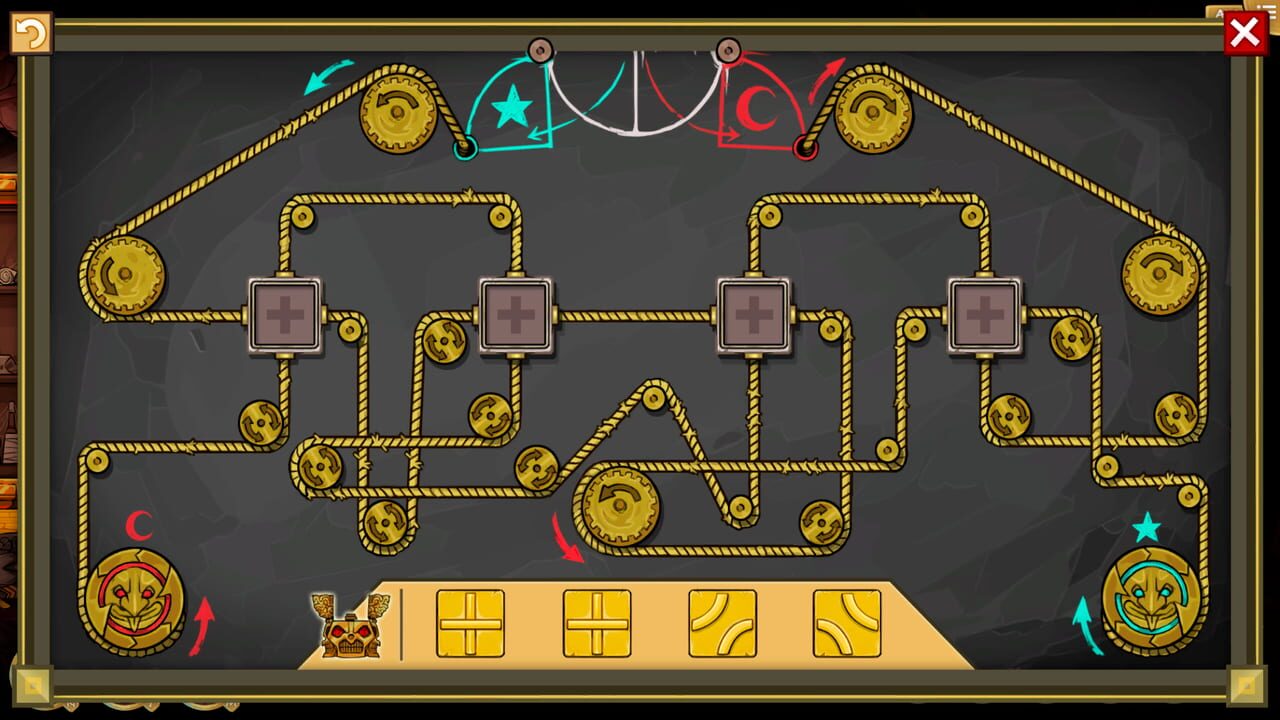Exit the puzzle via the red X
1280x720 pixels.
pyautogui.click(x=1244, y=32)
